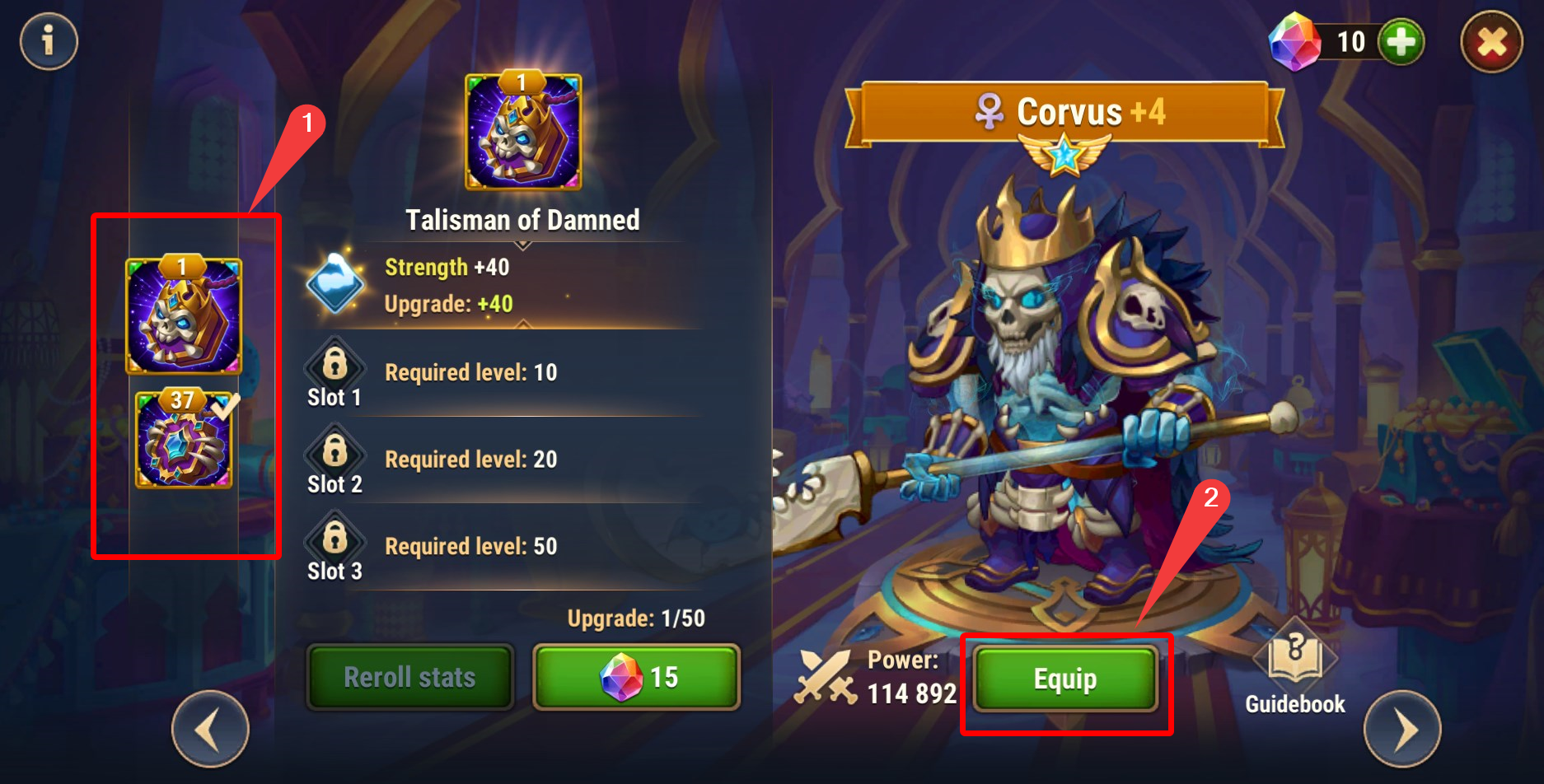Screen dimensions: 1544x784
Task: Click the locked Slot 3 icon
Action: pyautogui.click(x=335, y=537)
